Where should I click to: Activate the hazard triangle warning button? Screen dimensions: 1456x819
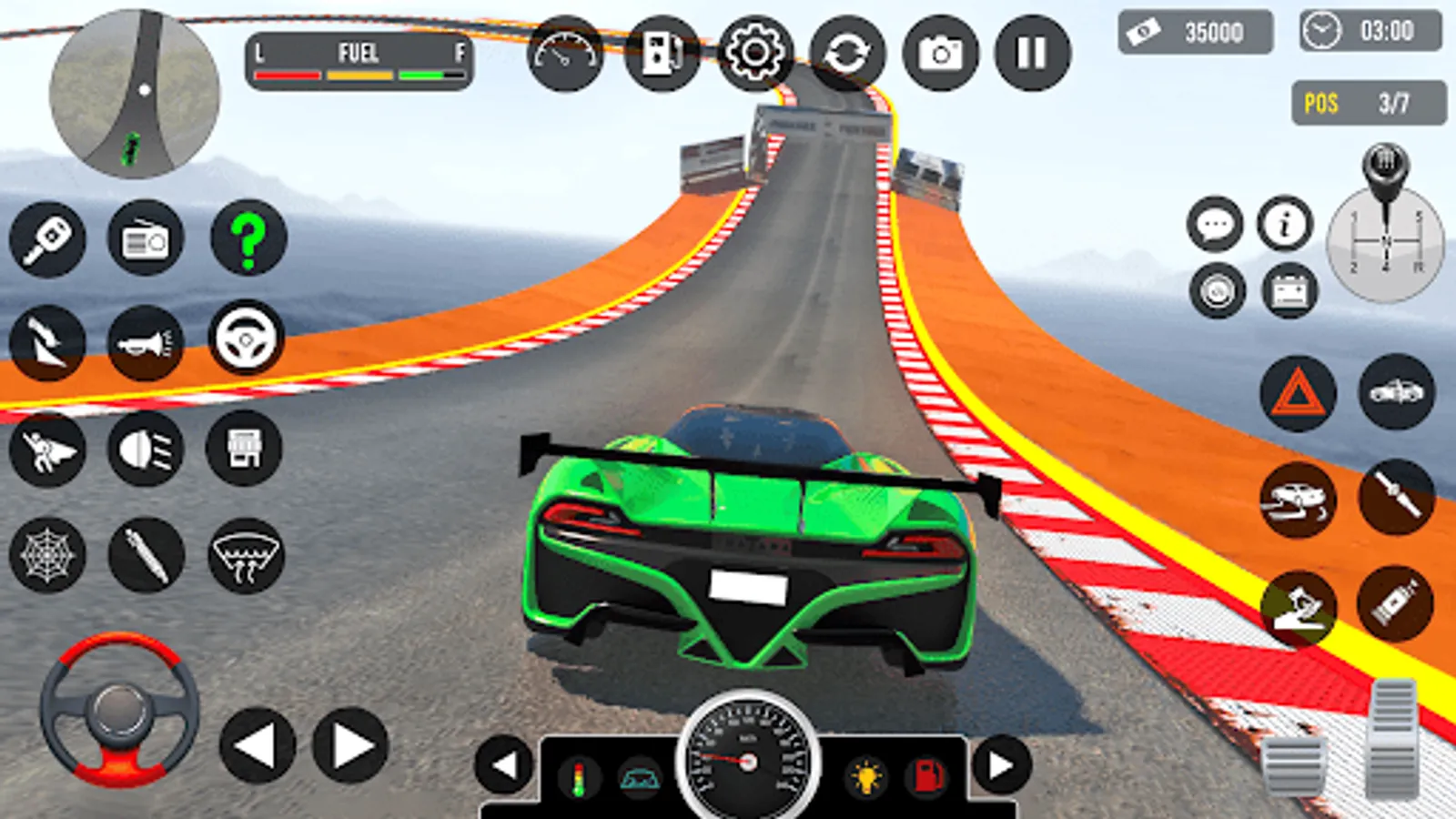coord(1298,393)
